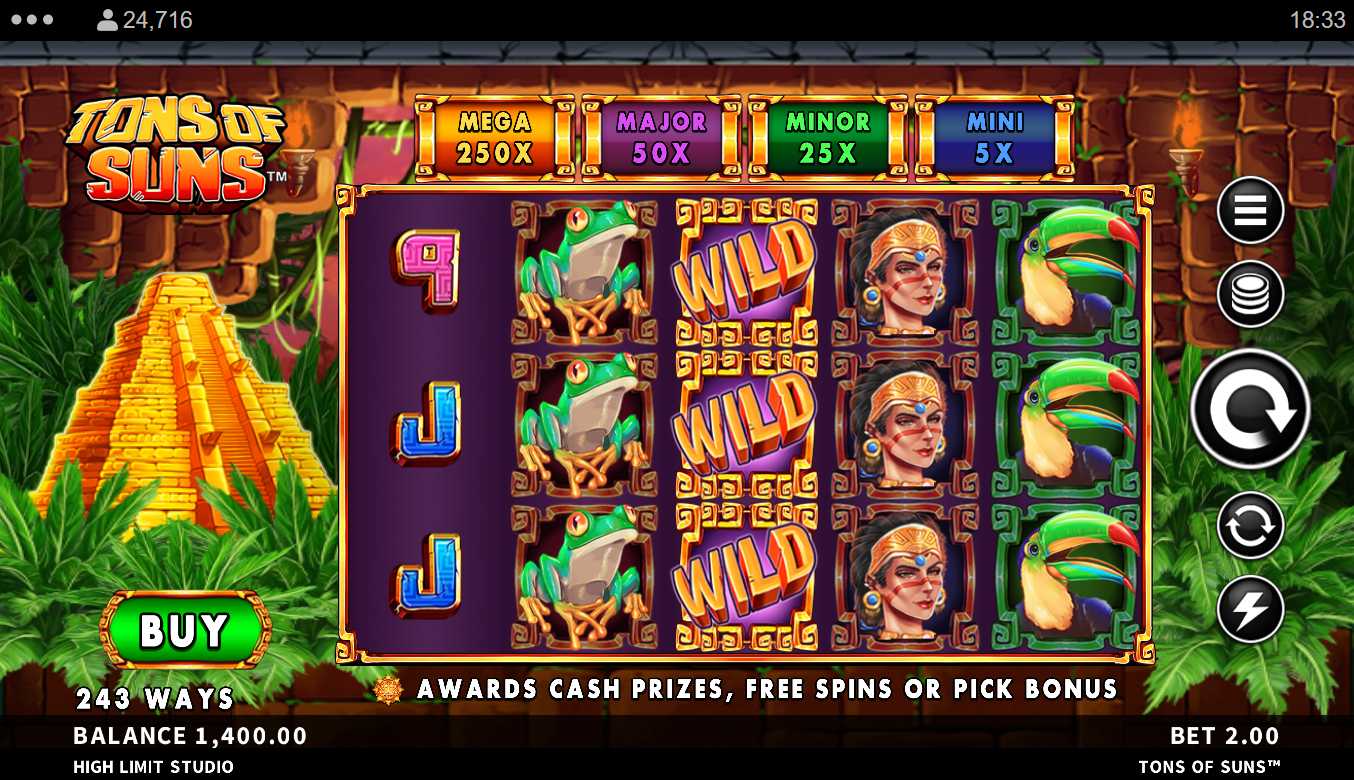The image size is (1354, 780).
Task: Spin the reels with the large arrow button
Action: pos(1250,409)
